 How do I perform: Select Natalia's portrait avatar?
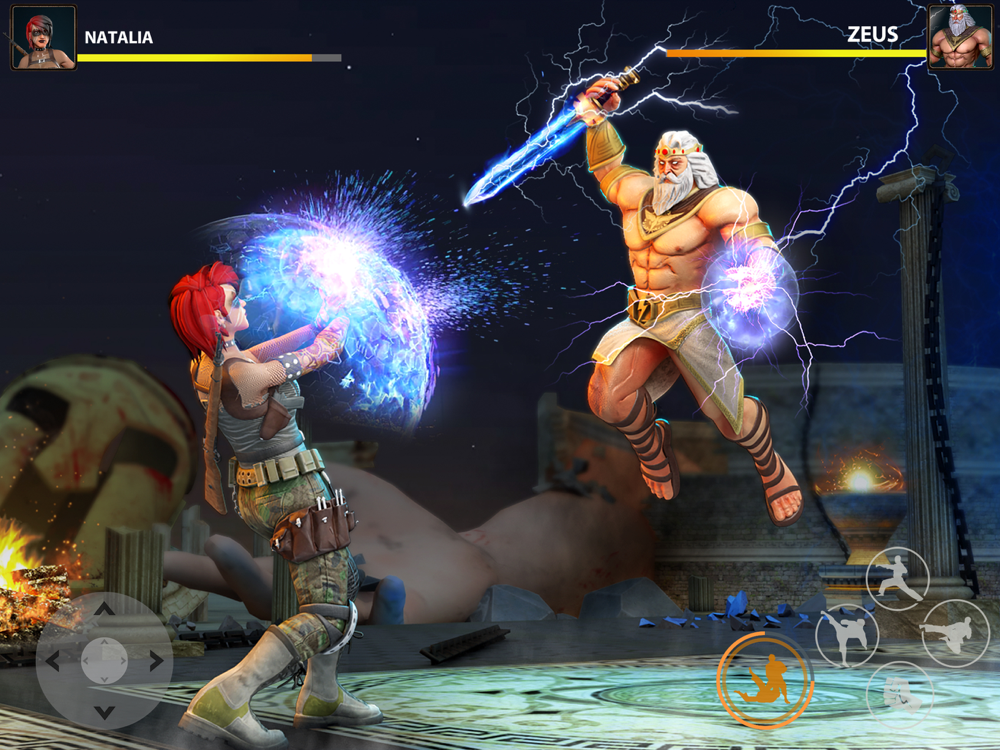click(43, 38)
